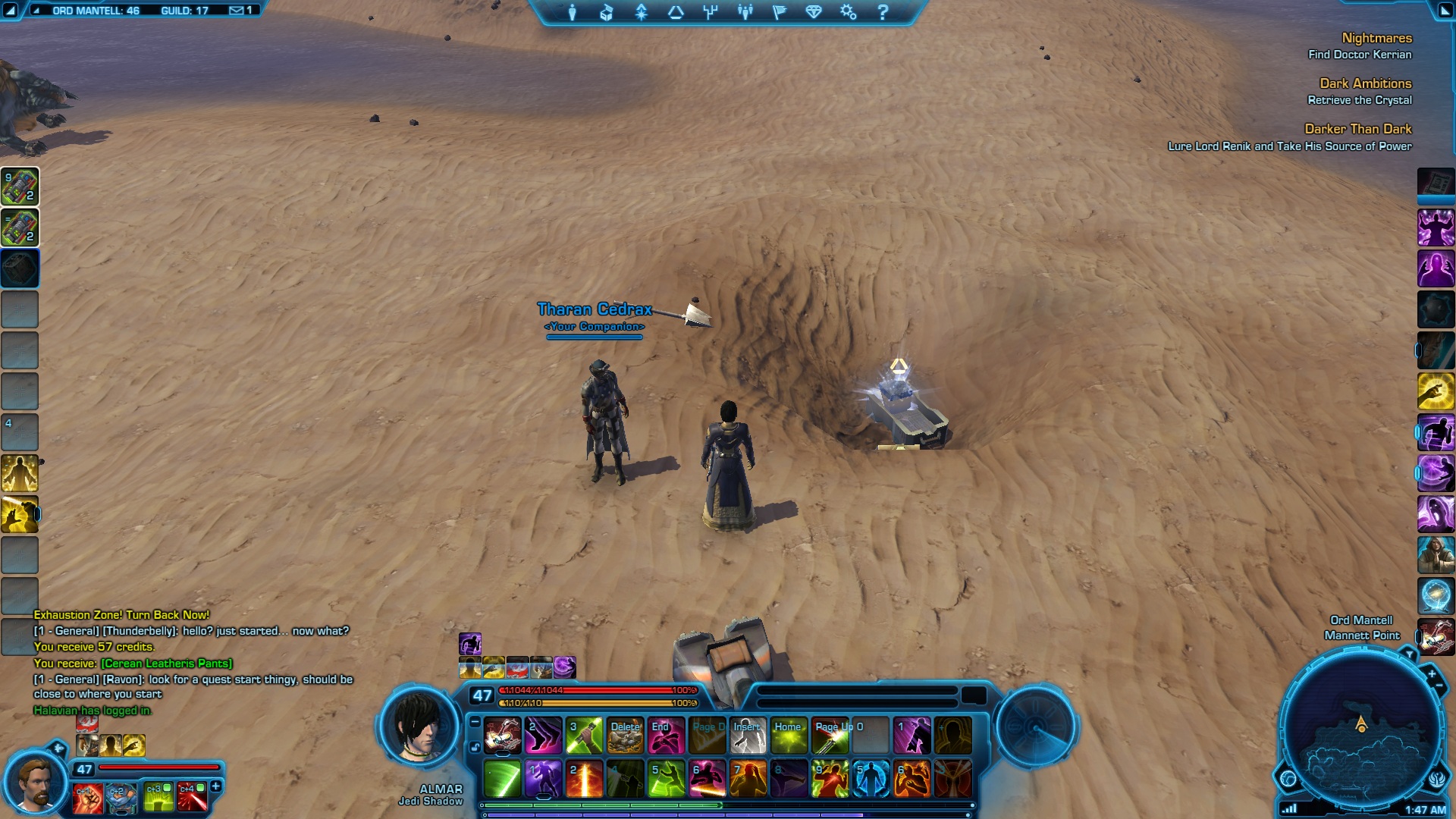
Task: Select the Nightmares quest in the tracker
Action: coord(1376,38)
